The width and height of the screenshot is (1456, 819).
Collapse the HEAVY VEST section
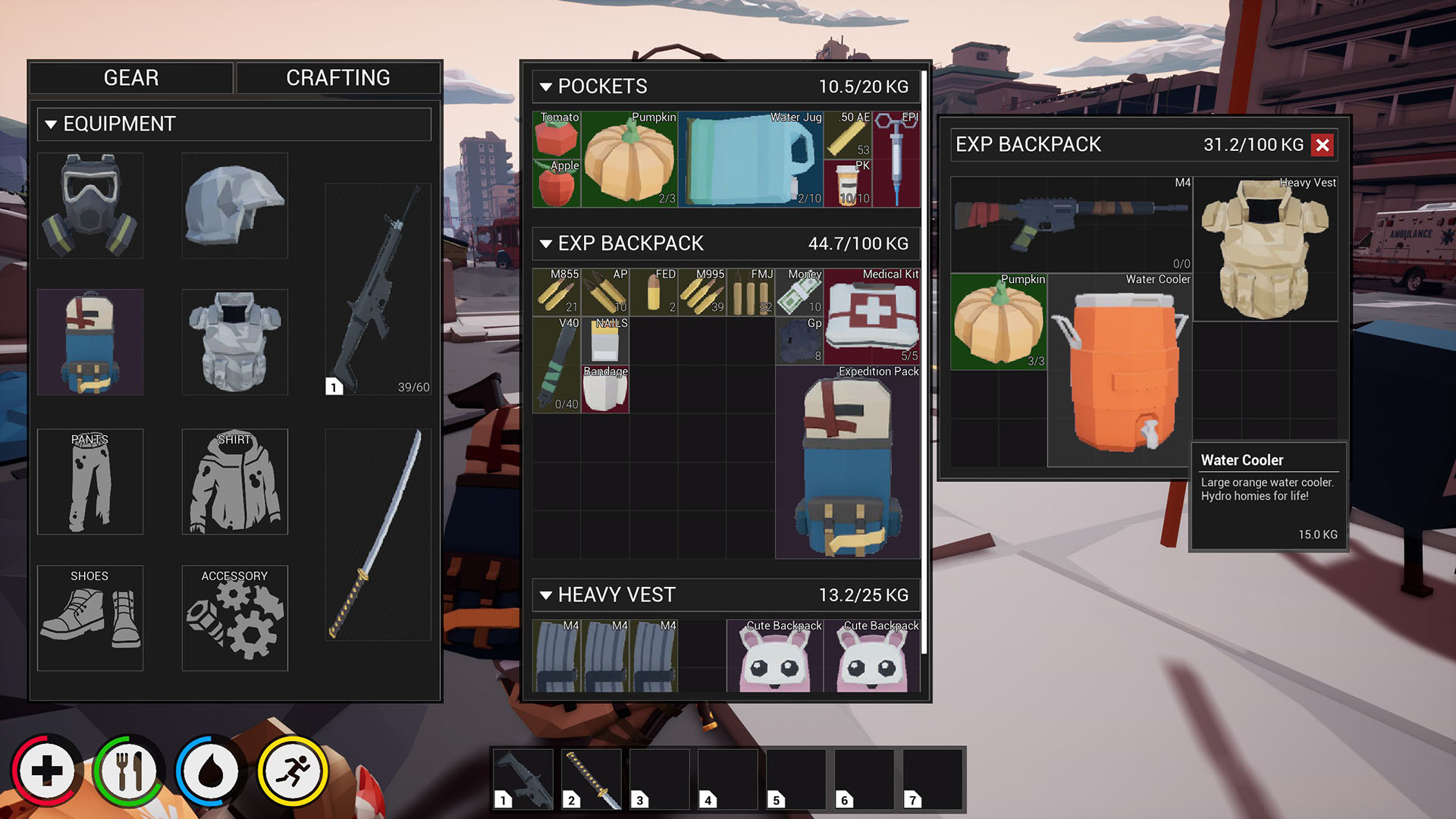click(x=546, y=595)
